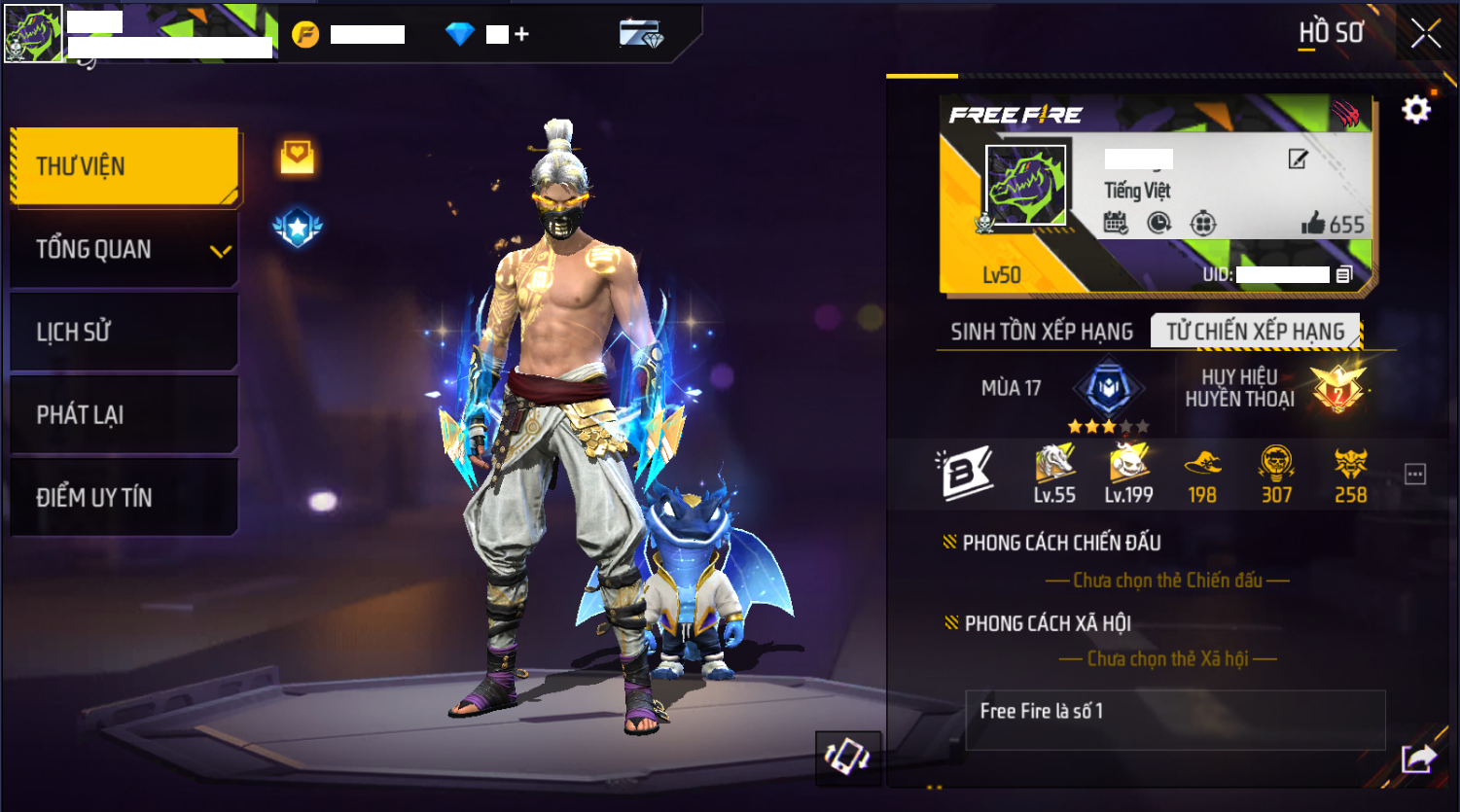Viewport: 1460px width, 812px height.
Task: Open the Thư Viện menu entry
Action: [125, 166]
